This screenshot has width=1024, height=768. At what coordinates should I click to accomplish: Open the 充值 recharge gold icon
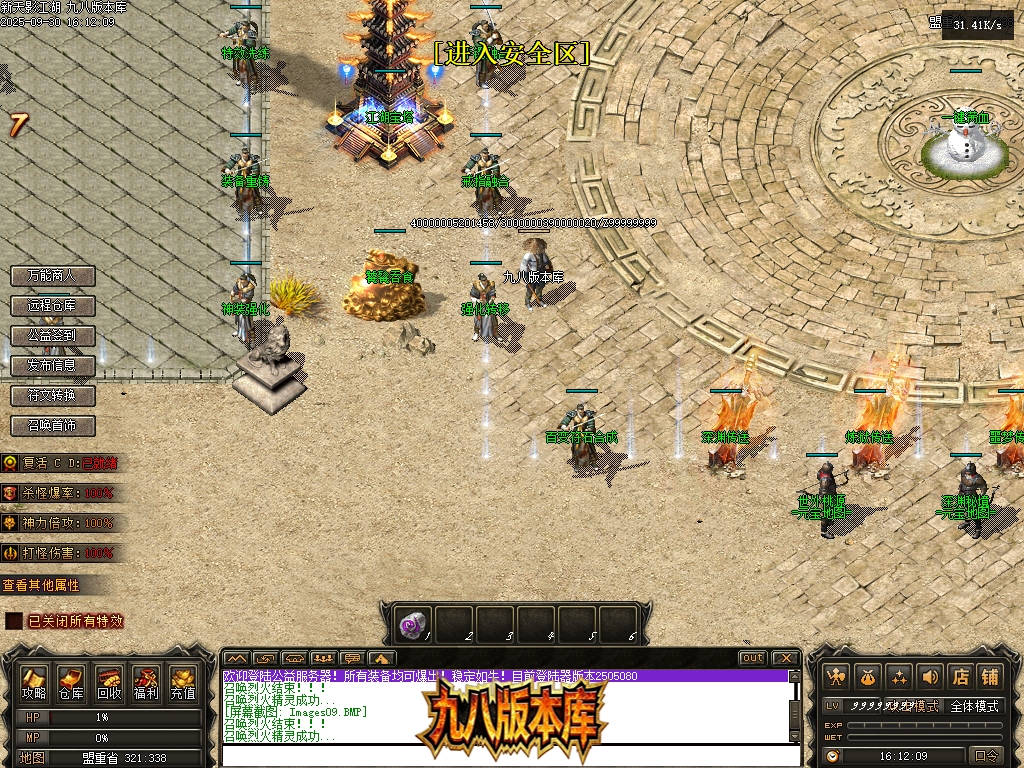[182, 683]
